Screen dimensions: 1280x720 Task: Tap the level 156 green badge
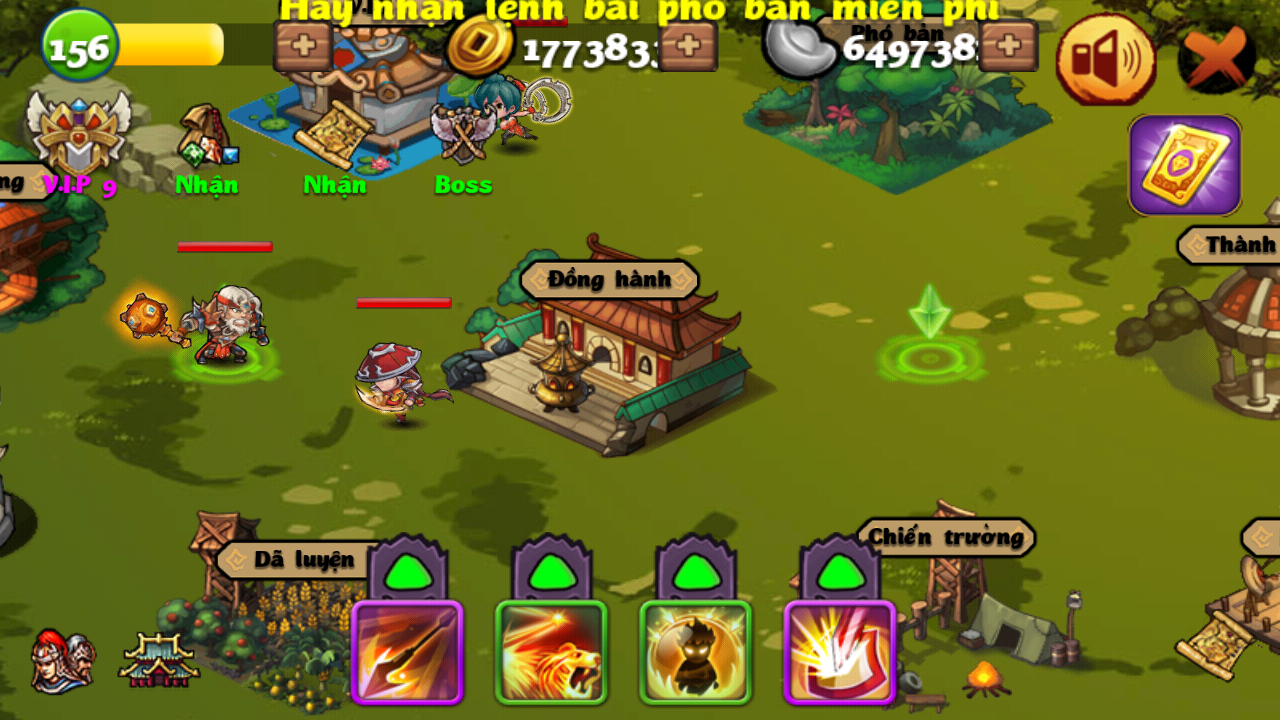[x=80, y=46]
